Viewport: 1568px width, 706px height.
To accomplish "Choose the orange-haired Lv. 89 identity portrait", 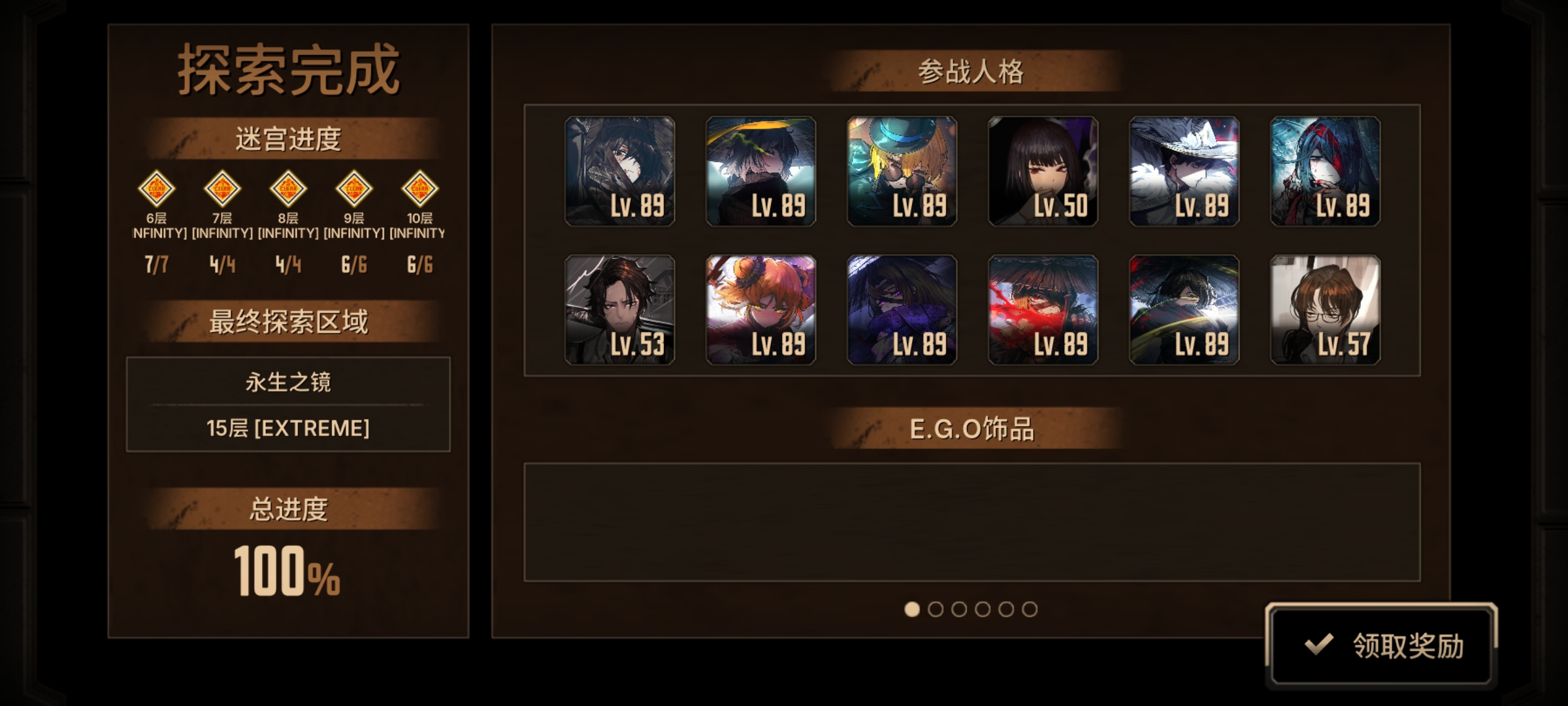I will coord(760,310).
